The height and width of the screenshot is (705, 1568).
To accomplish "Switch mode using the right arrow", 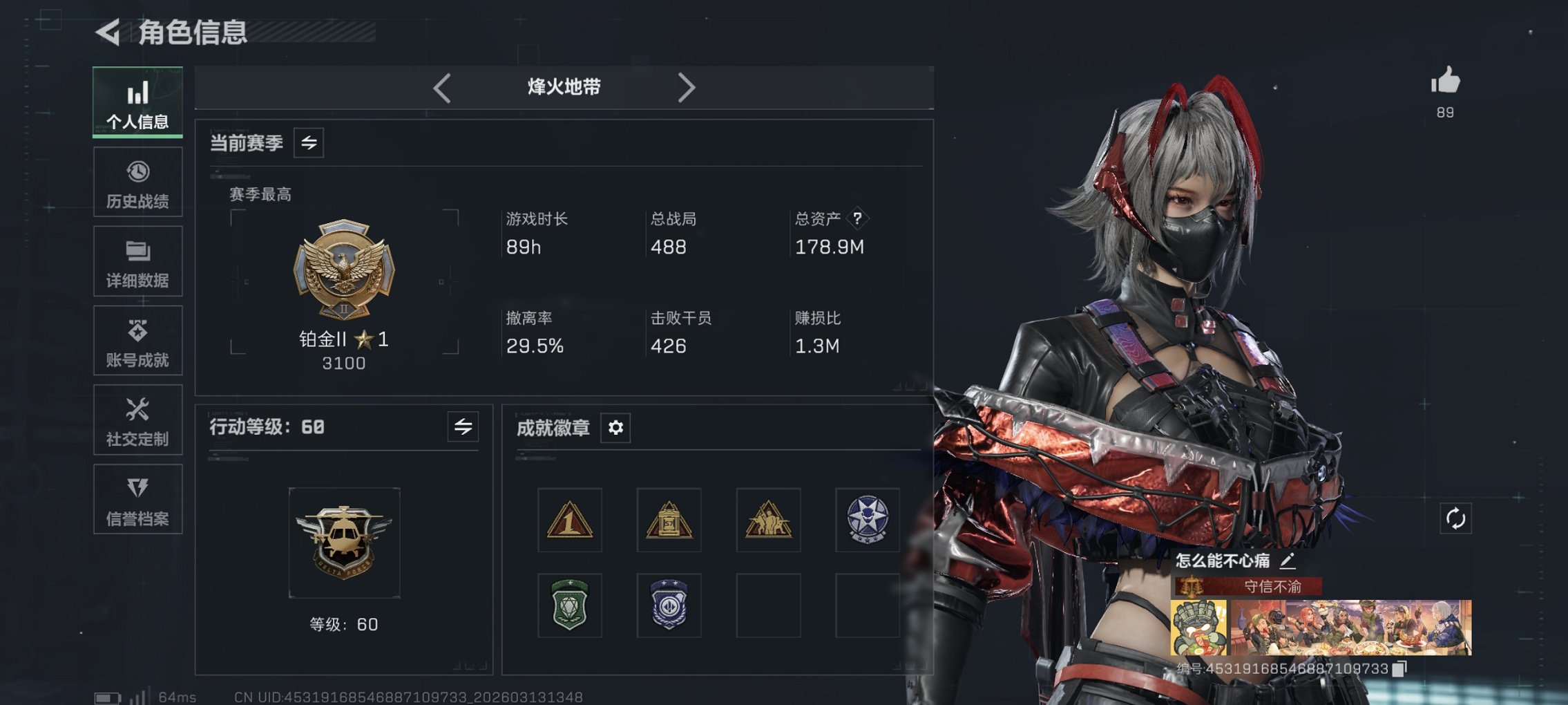I will [x=687, y=88].
